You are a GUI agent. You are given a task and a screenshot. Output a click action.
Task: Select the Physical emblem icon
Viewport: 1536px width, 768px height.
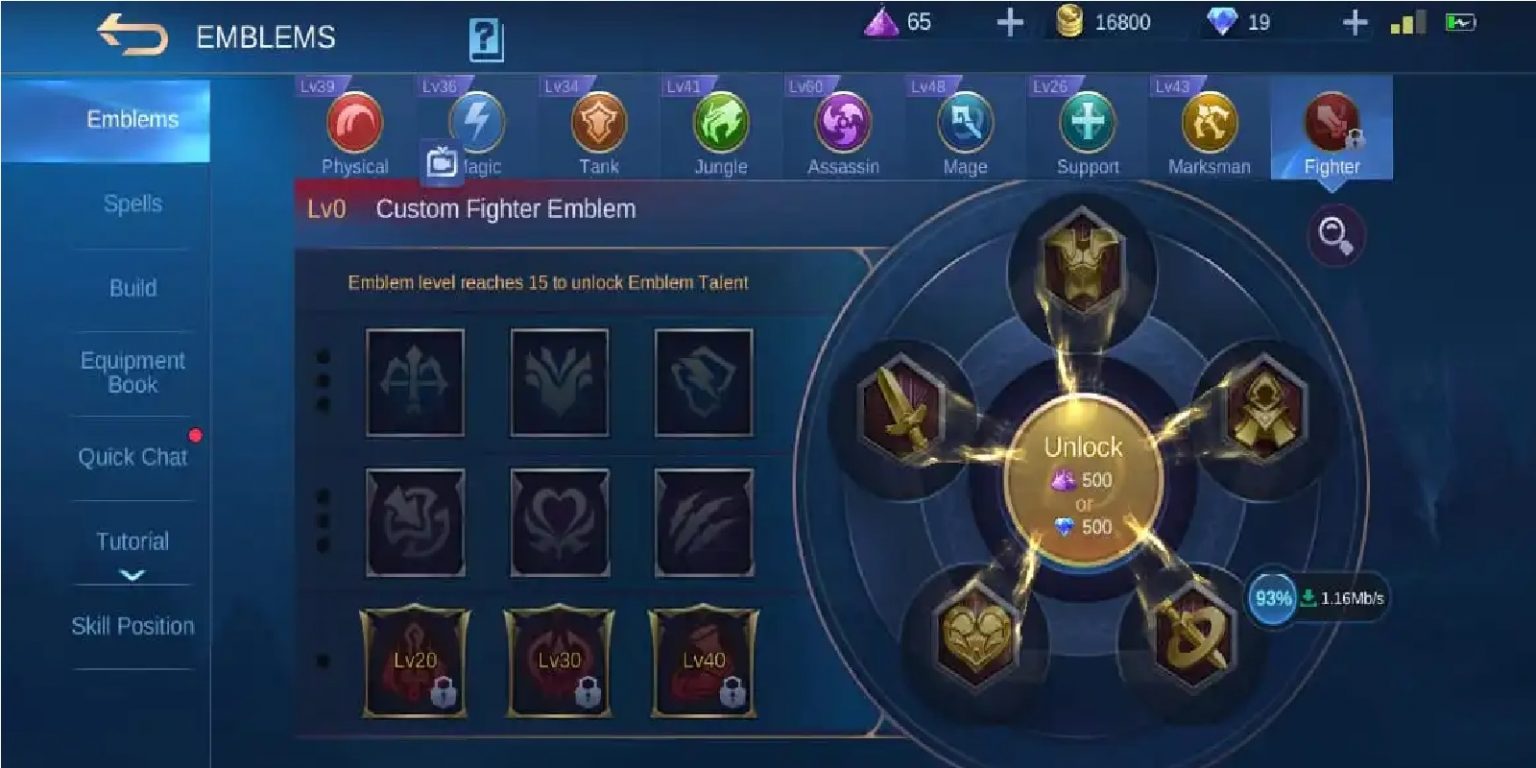click(x=354, y=122)
